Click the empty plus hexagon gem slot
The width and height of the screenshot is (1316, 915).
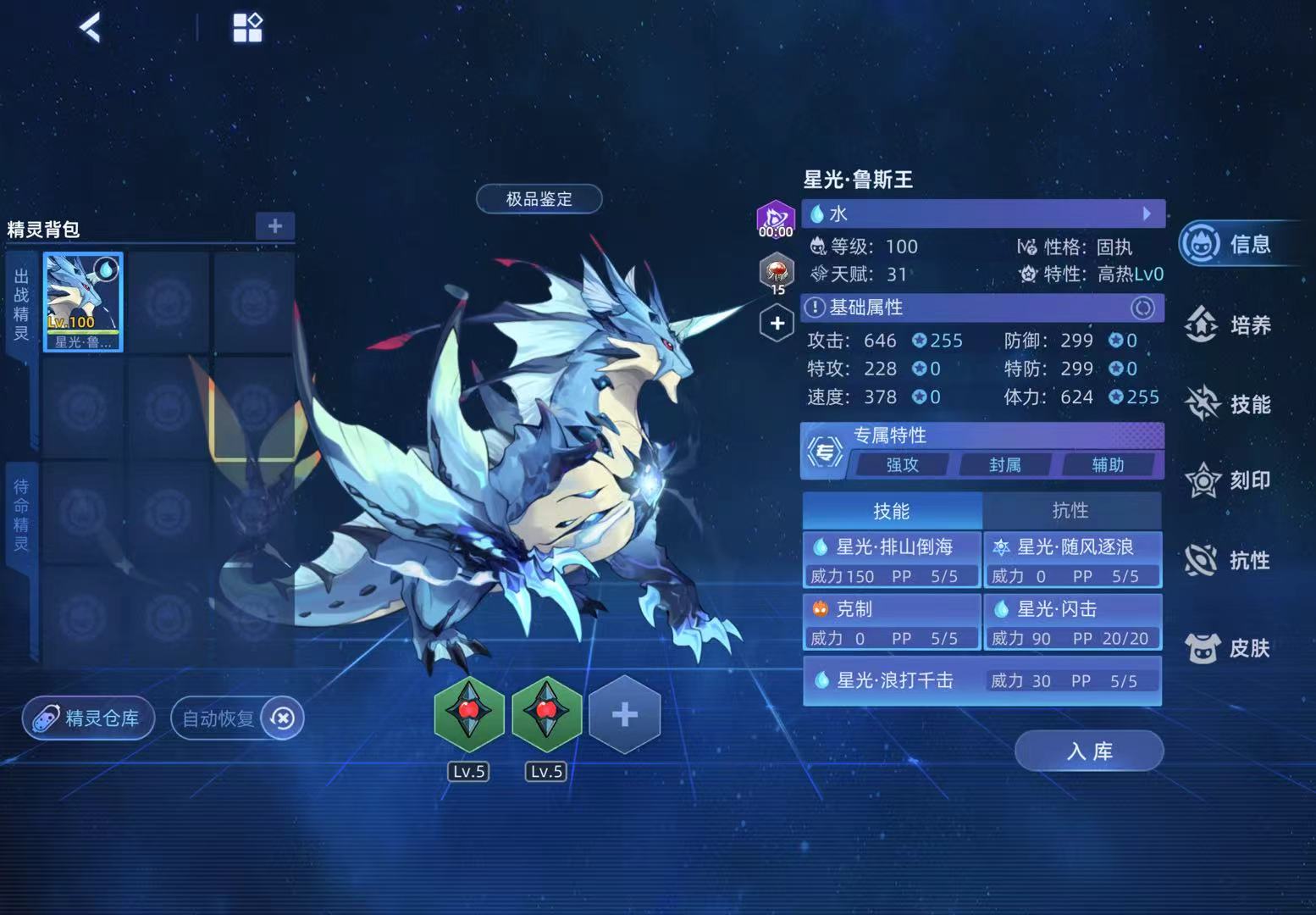click(624, 715)
